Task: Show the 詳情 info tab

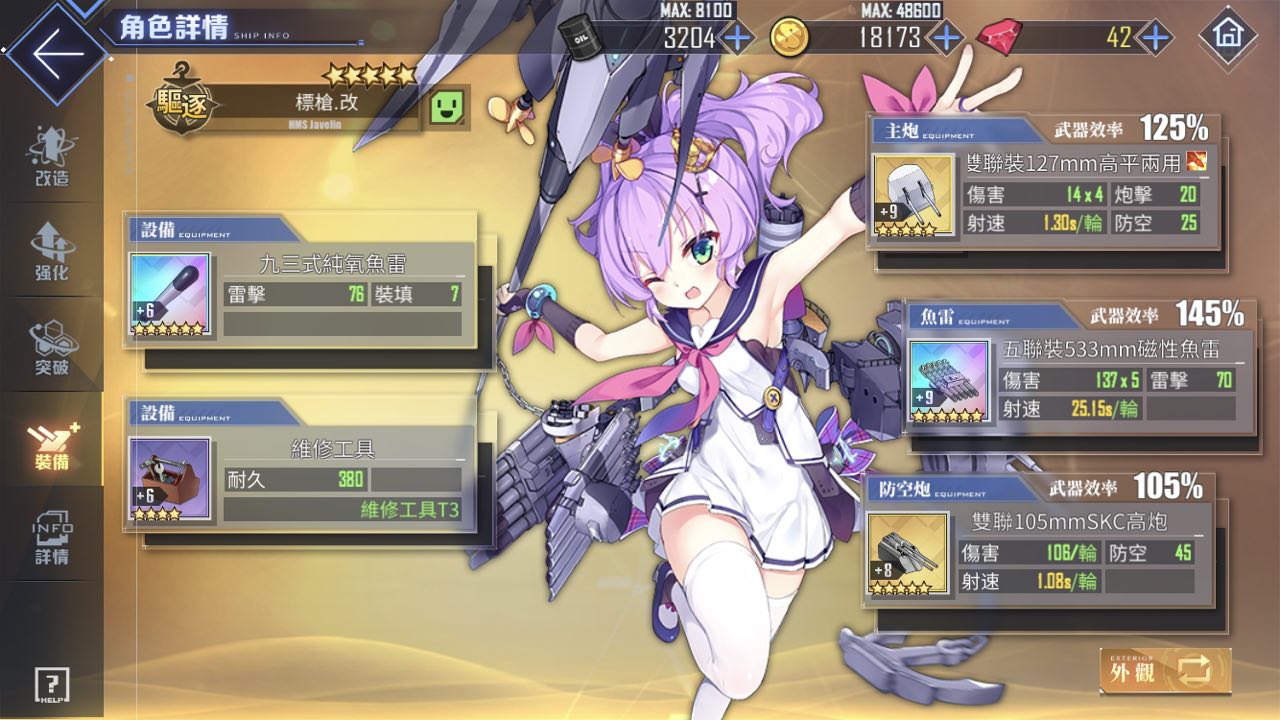Action: pos(51,540)
